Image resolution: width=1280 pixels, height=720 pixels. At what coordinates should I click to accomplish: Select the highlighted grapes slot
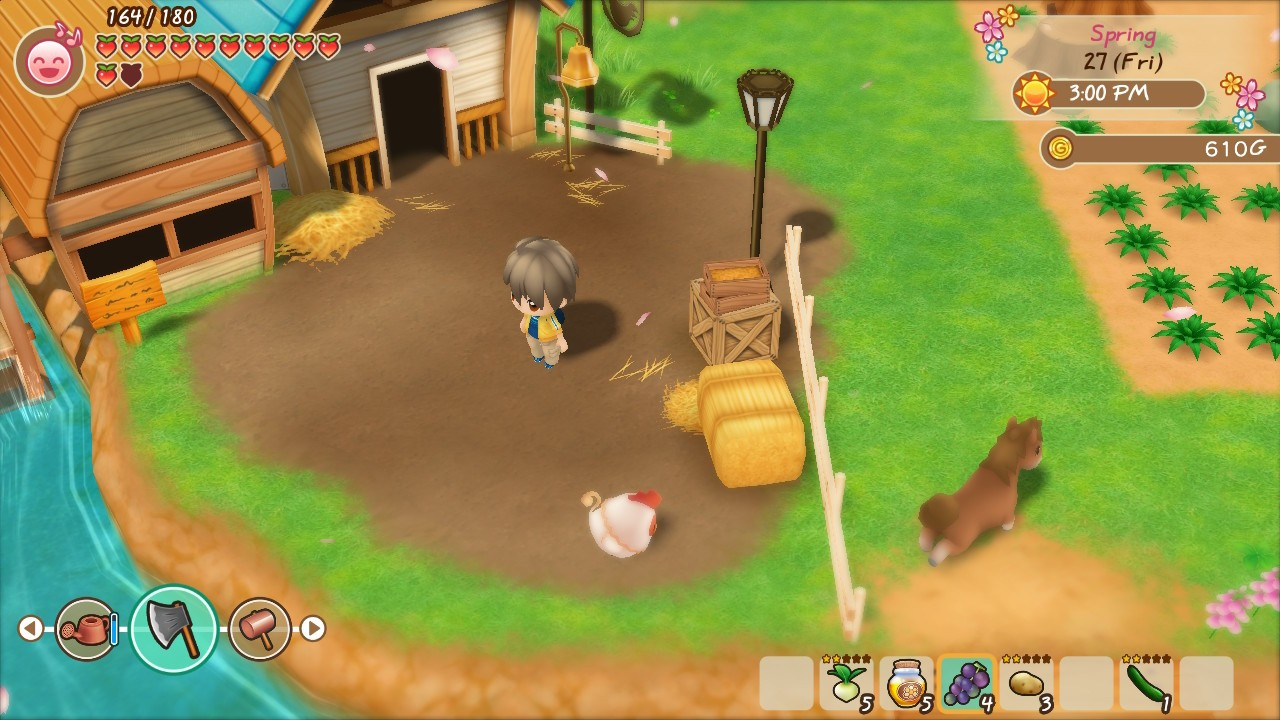pos(966,683)
